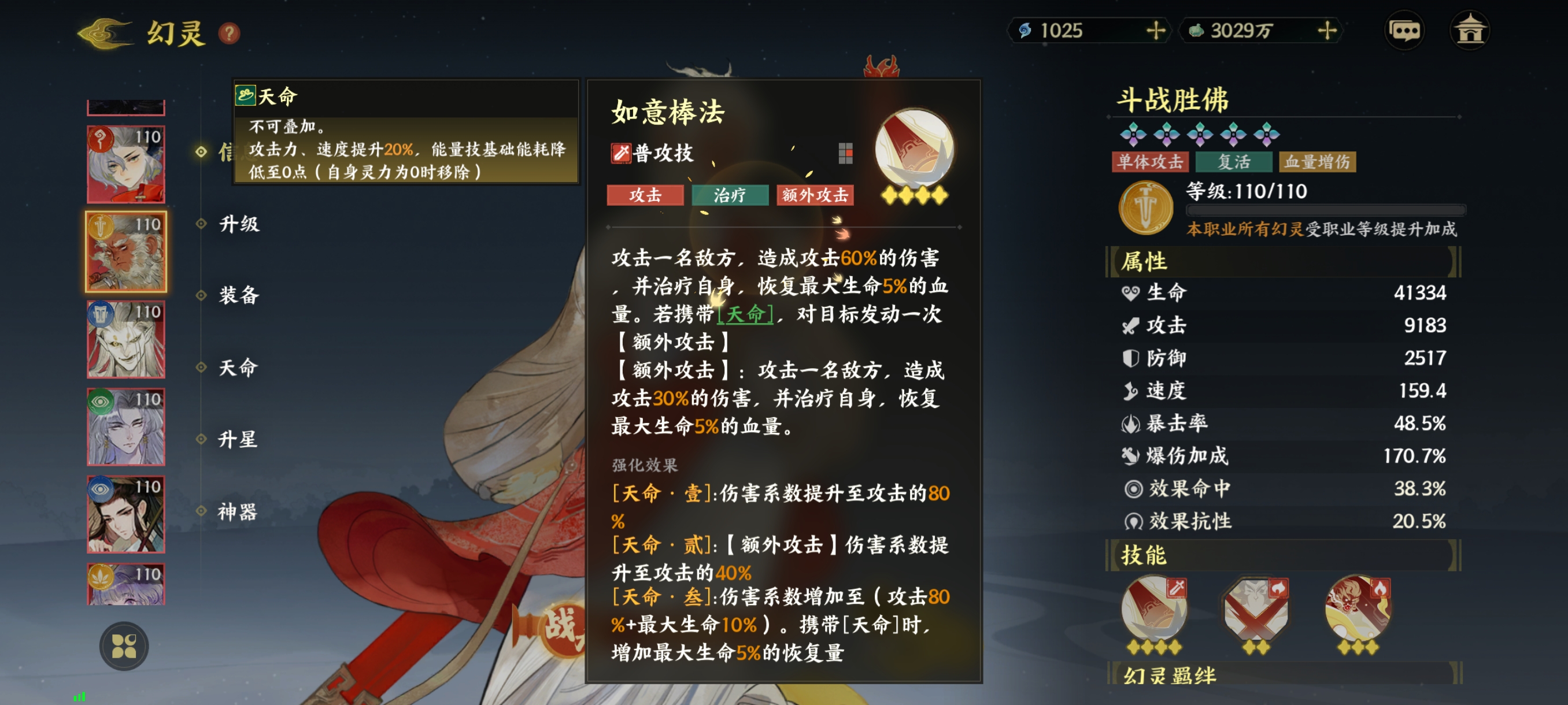Open the help question mark icon
Viewport: 1568px width, 705px height.
229,33
